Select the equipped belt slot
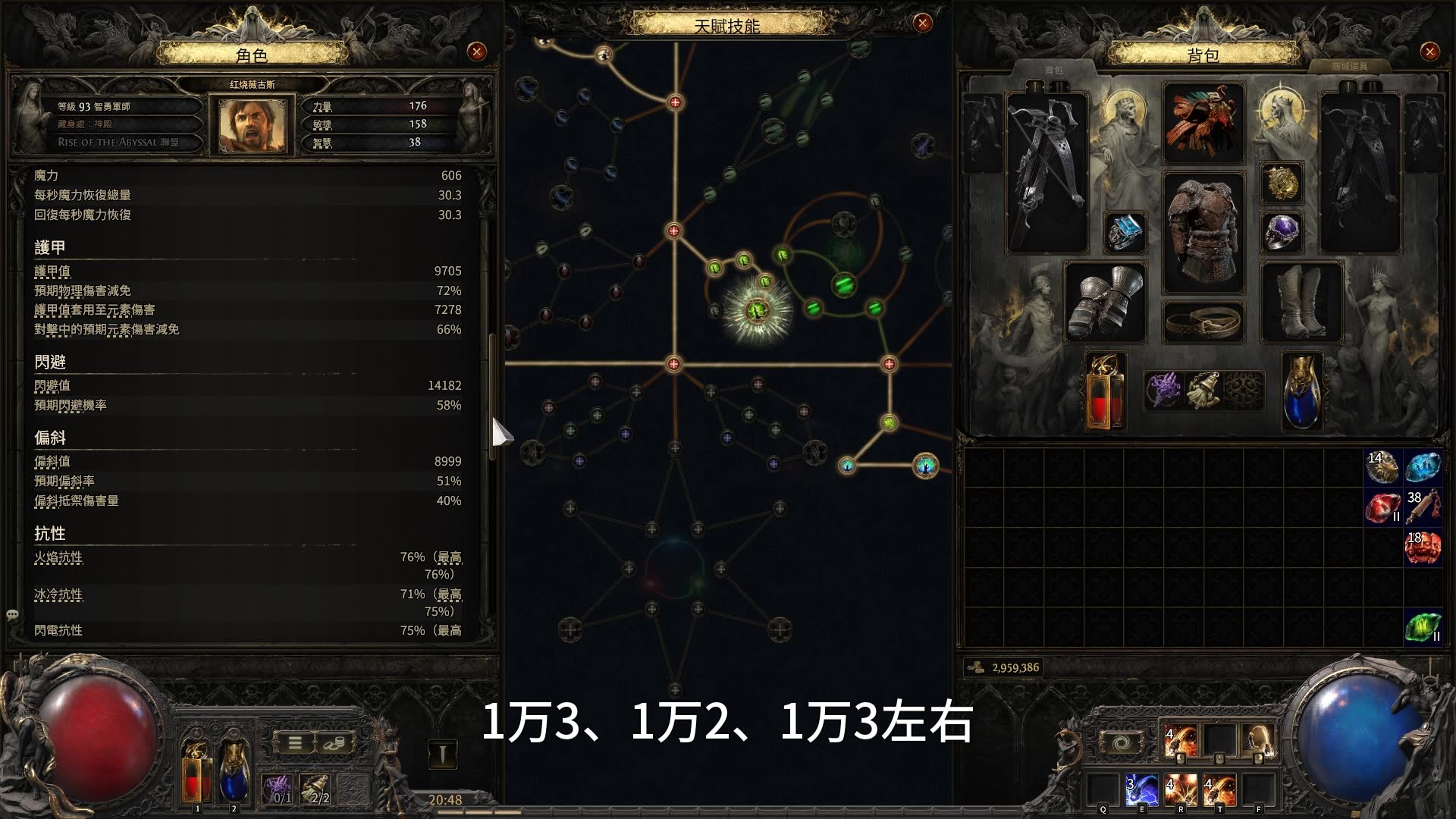 pyautogui.click(x=1203, y=321)
